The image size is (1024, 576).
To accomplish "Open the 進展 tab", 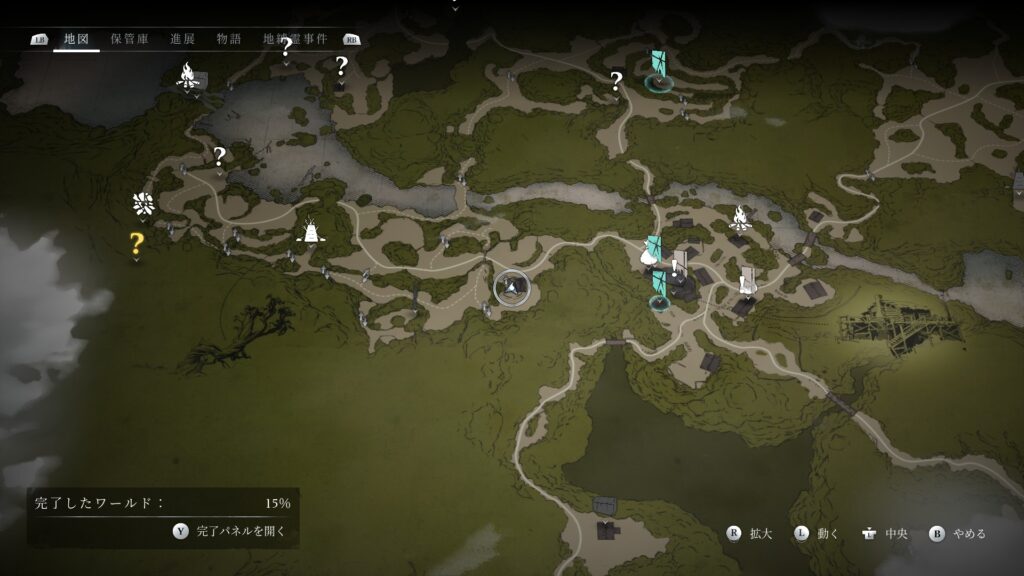I will click(182, 39).
